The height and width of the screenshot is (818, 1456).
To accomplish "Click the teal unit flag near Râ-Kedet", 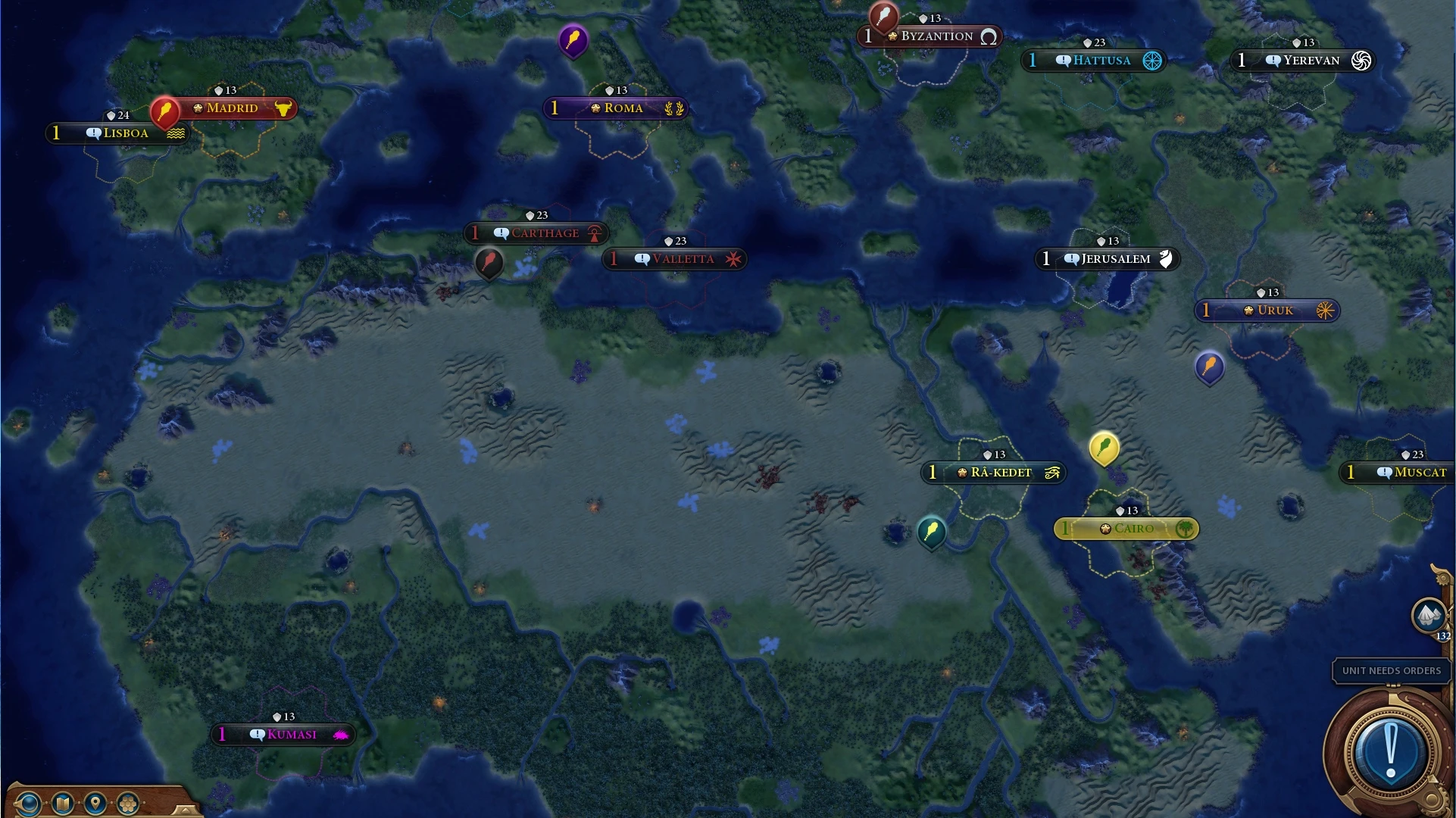I will pos(930,533).
